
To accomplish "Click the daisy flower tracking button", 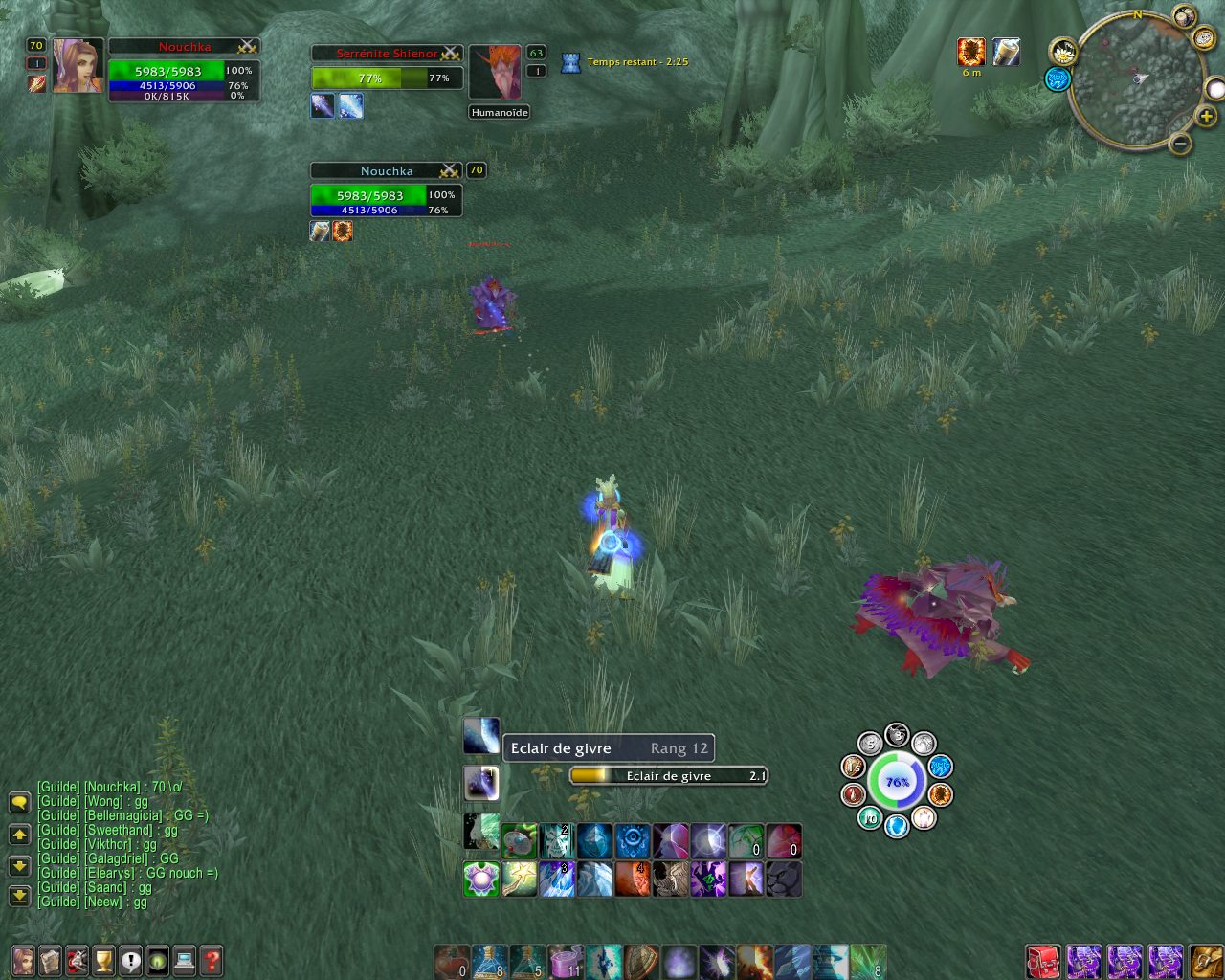I will click(1063, 52).
